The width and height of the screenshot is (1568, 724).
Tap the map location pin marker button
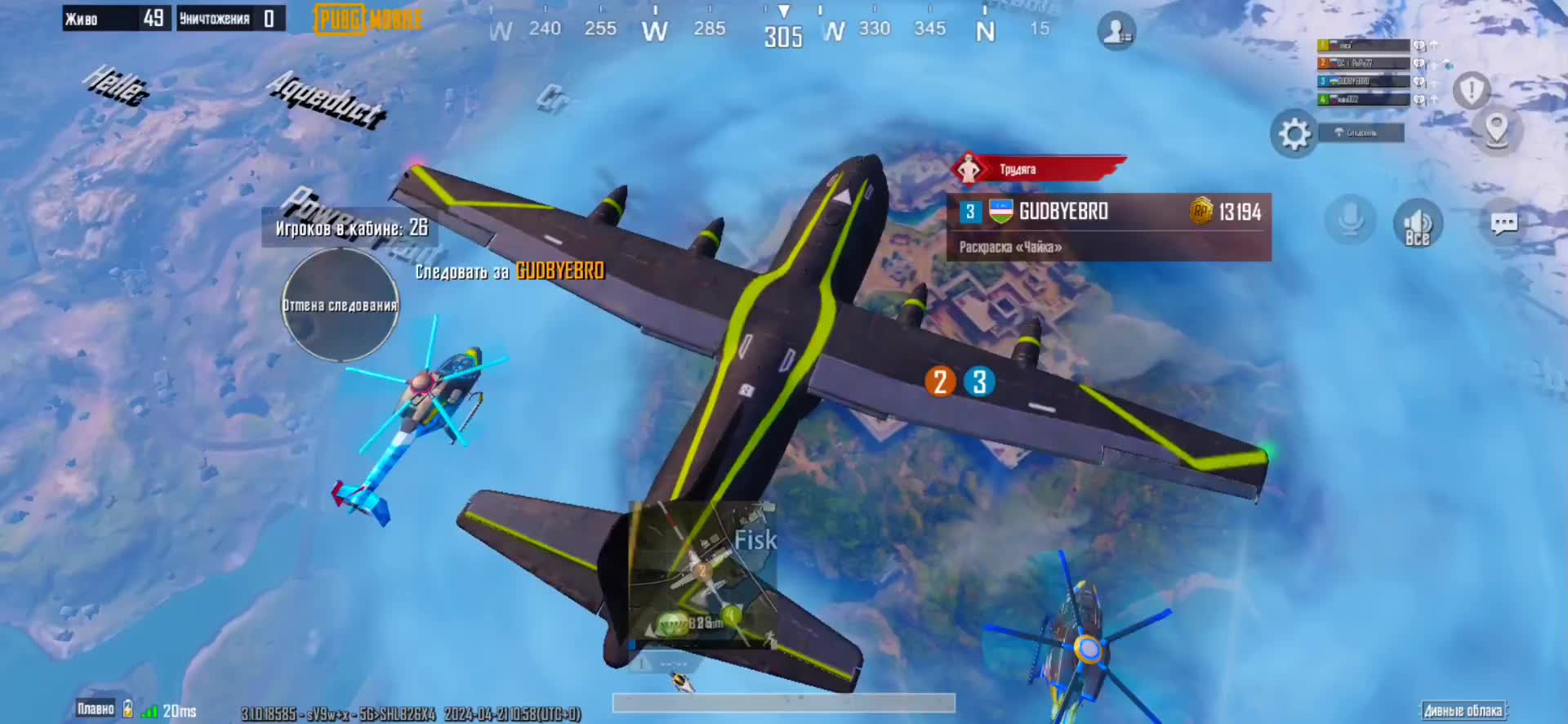click(x=1496, y=130)
